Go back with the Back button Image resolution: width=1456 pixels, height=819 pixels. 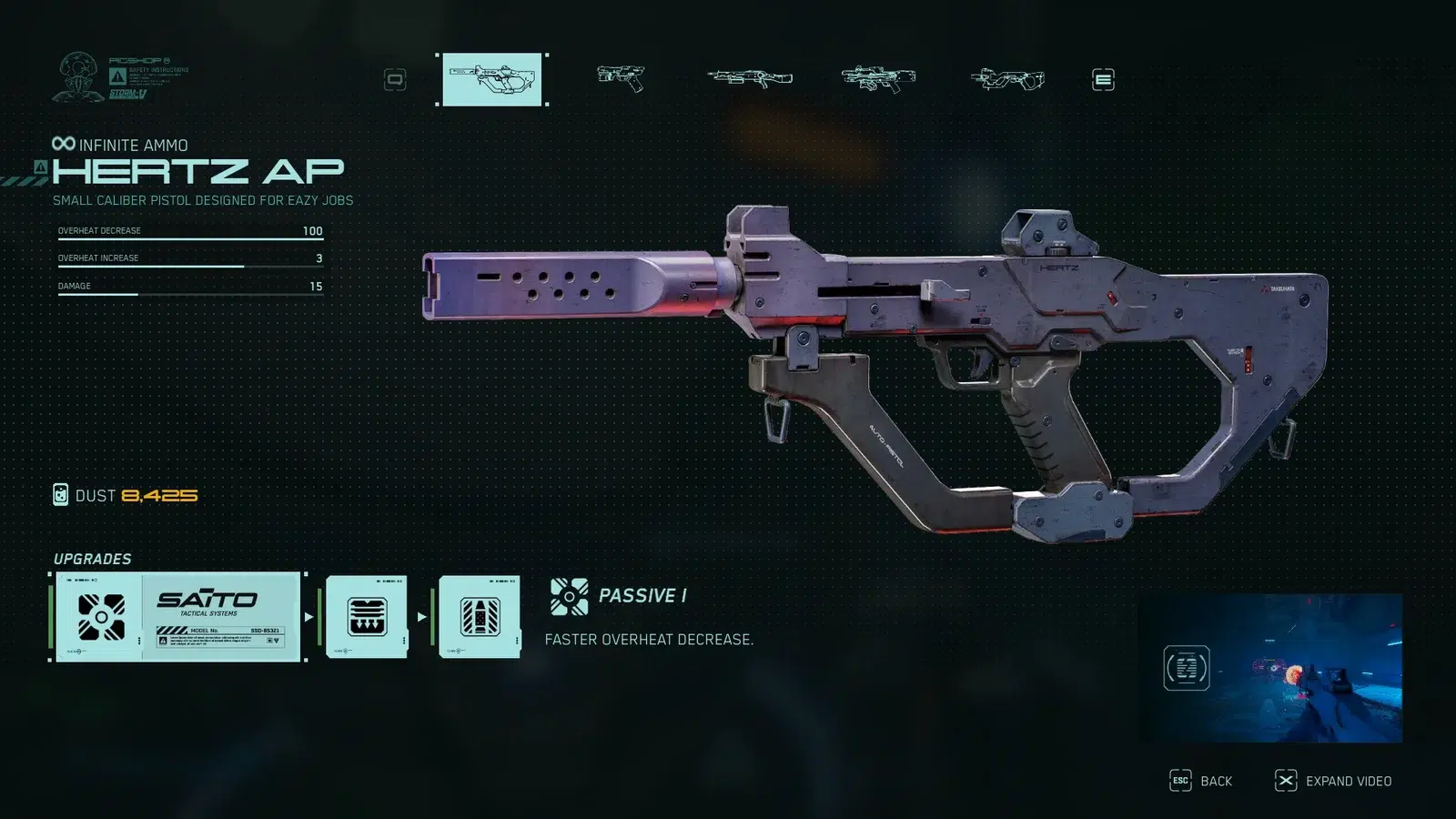point(1201,781)
